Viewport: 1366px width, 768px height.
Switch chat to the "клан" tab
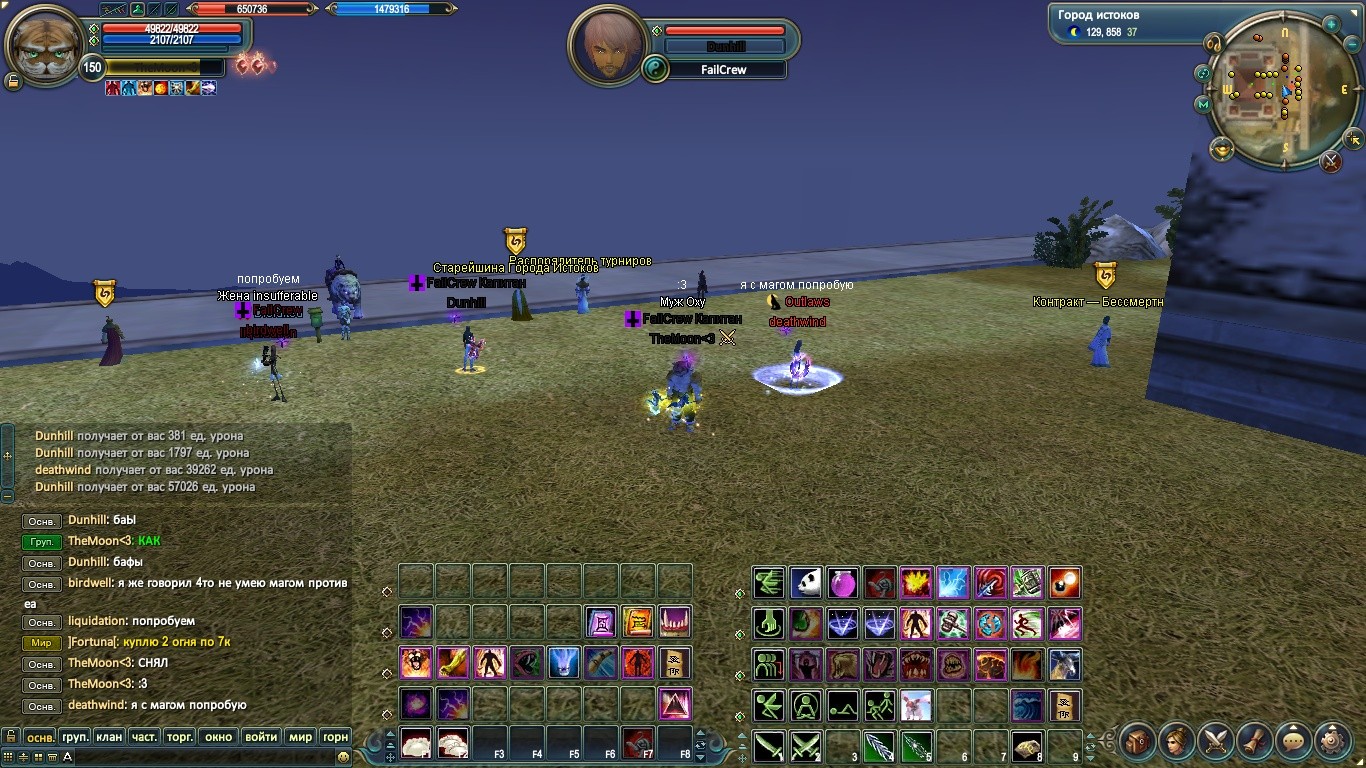click(x=109, y=737)
